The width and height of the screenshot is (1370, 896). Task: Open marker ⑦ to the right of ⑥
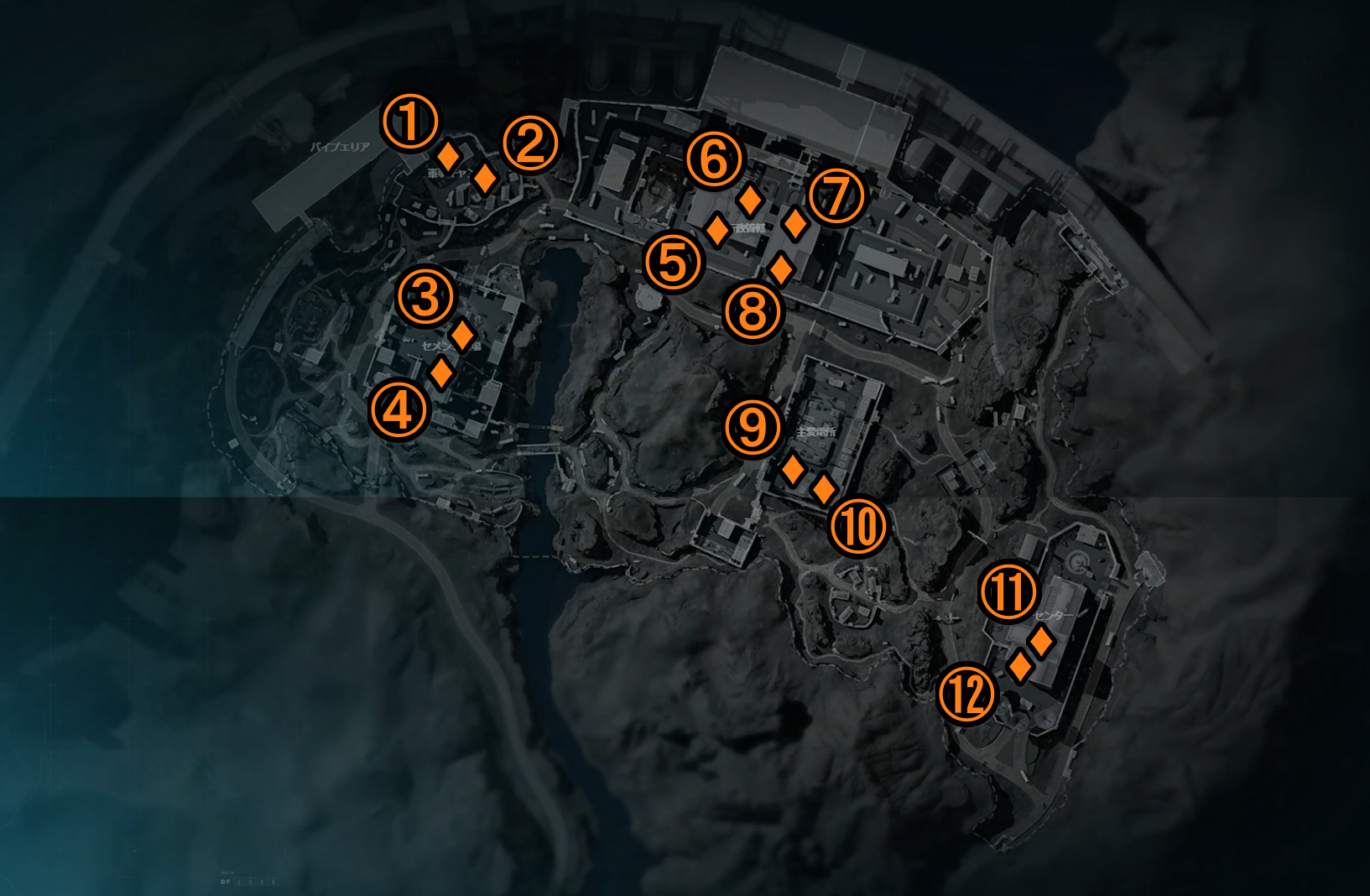[x=836, y=195]
